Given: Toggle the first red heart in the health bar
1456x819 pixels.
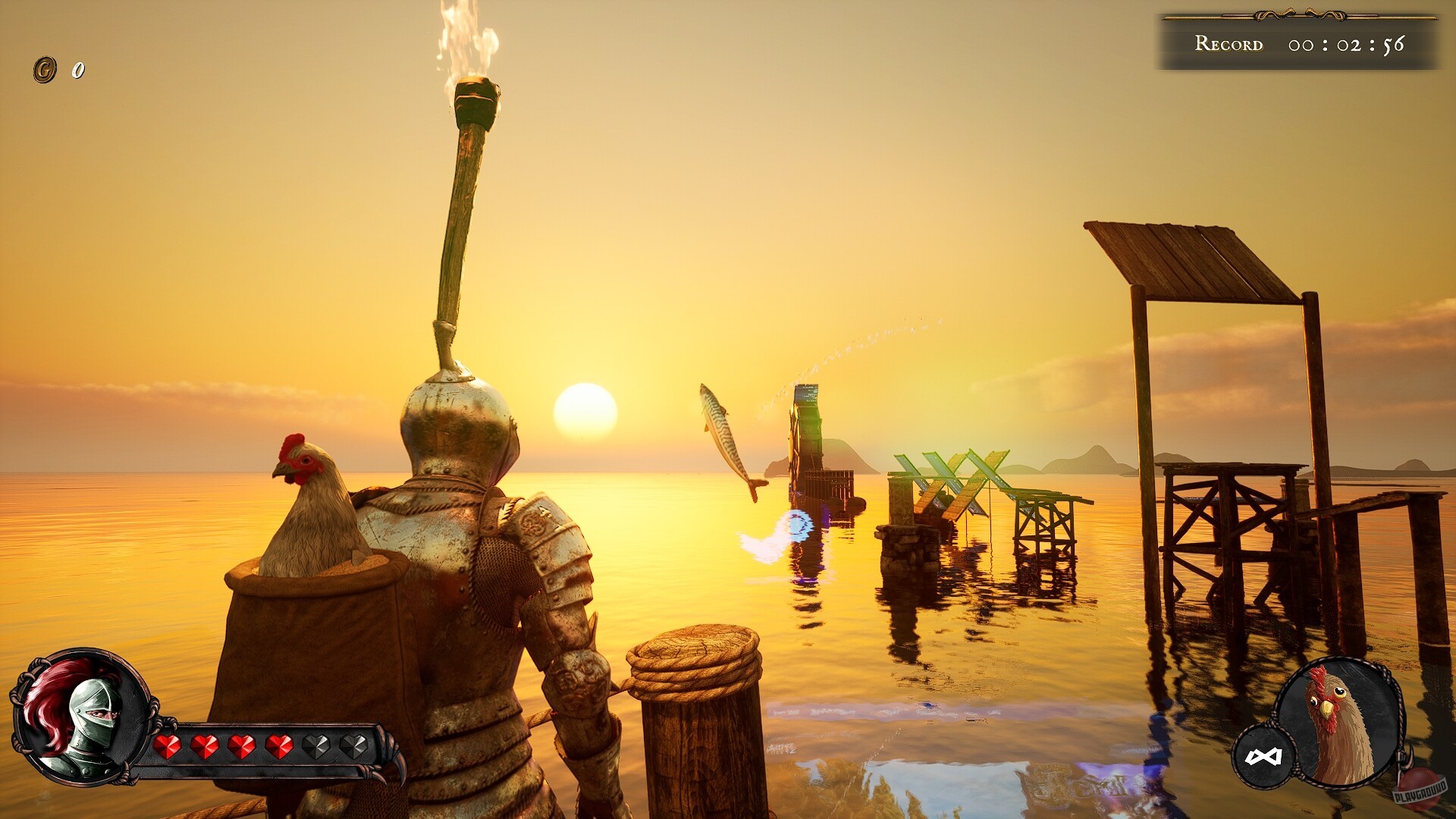Looking at the screenshot, I should pyautogui.click(x=168, y=748).
